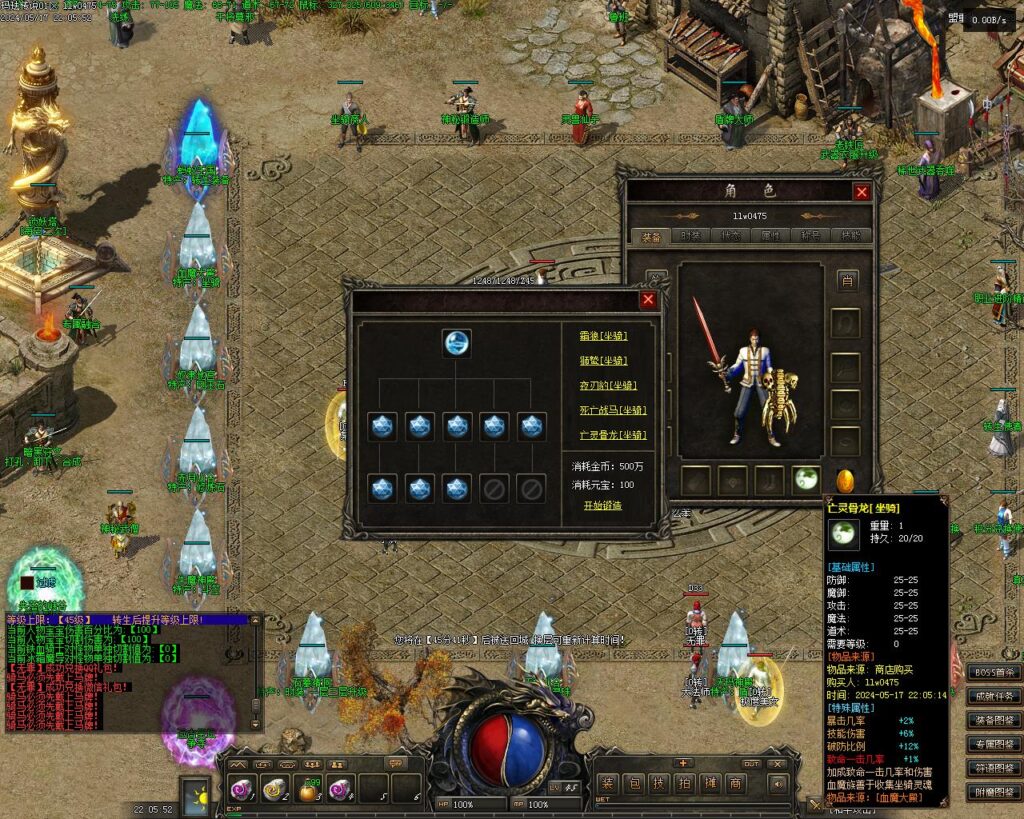Viewport: 1024px width, 819px height.
Task: Open the 装备图鉴 equipment codex
Action: point(994,720)
